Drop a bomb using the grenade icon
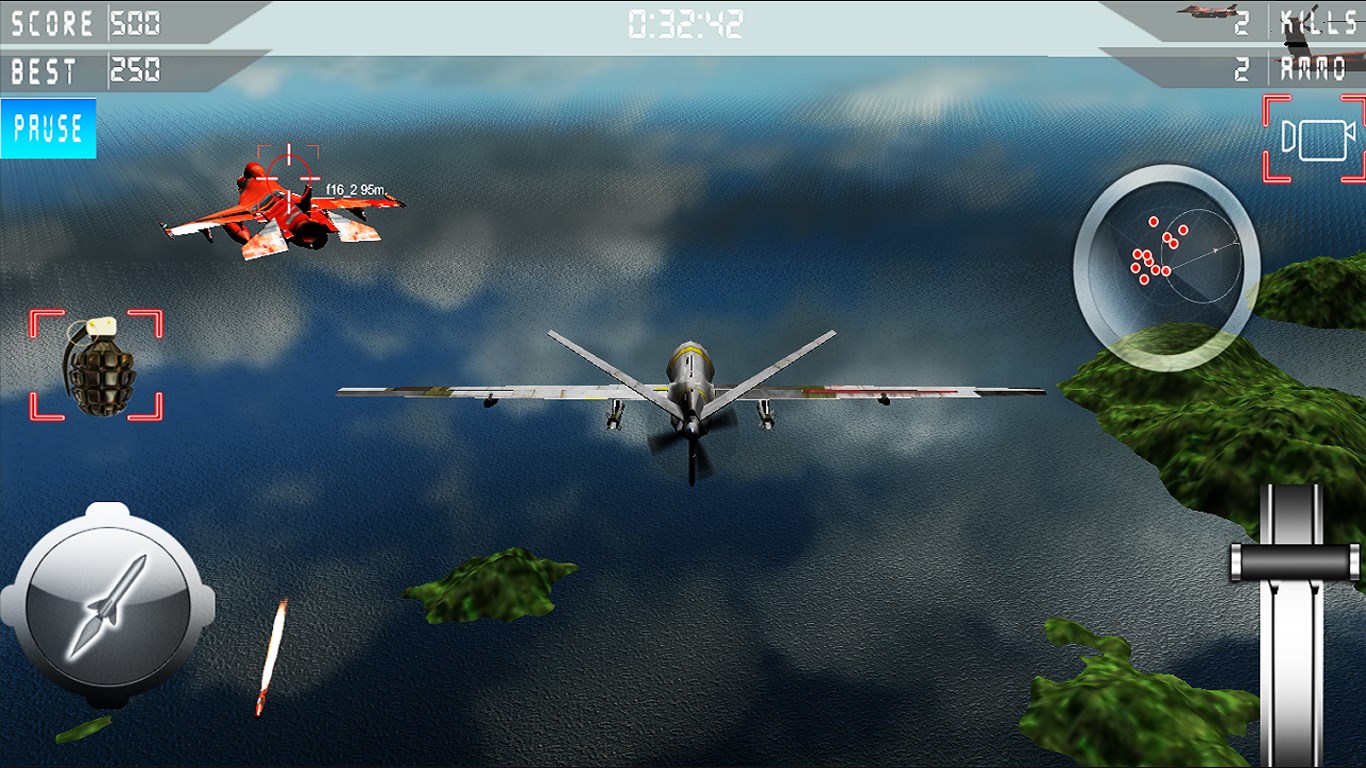Viewport: 1366px width, 768px height. pos(97,365)
